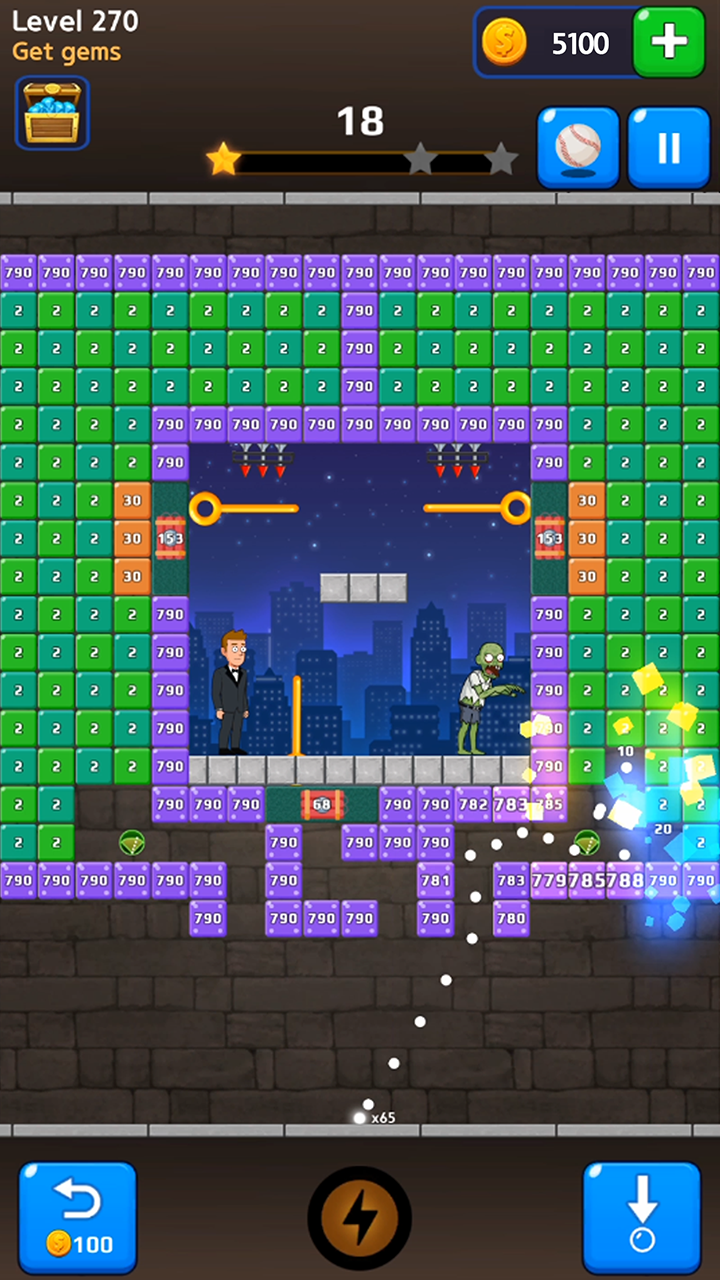Open the gem treasure chest
Screen dimensions: 720x1280
(x=52, y=113)
